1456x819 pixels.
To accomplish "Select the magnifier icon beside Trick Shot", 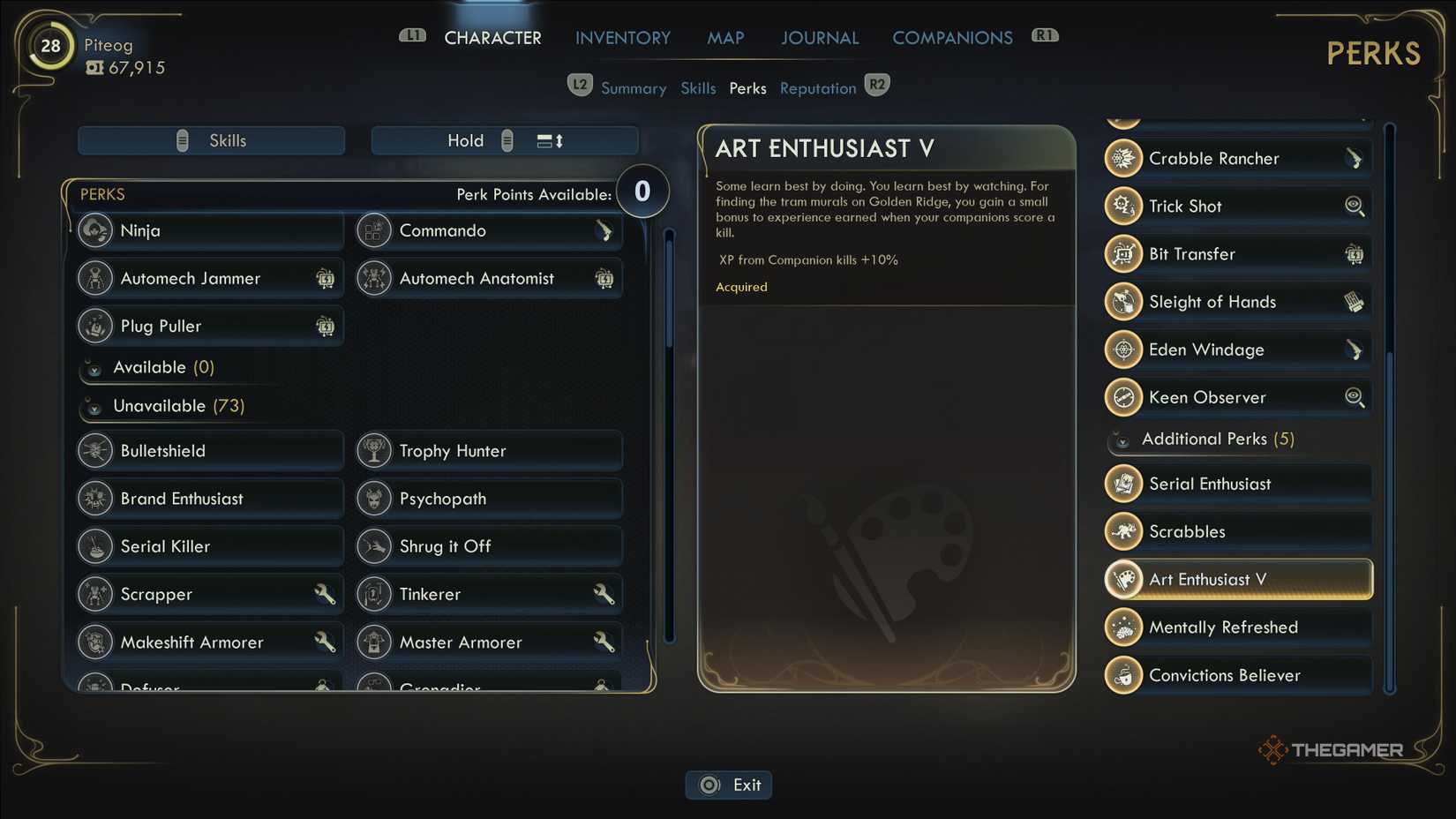I will click(x=1355, y=206).
